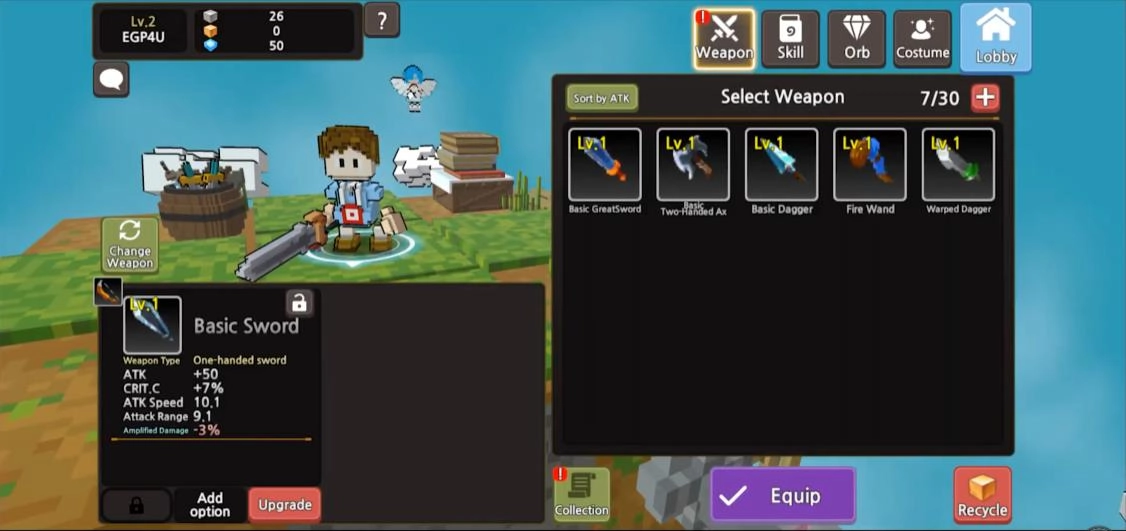
Task: Return to the Lobby
Action: [x=996, y=38]
